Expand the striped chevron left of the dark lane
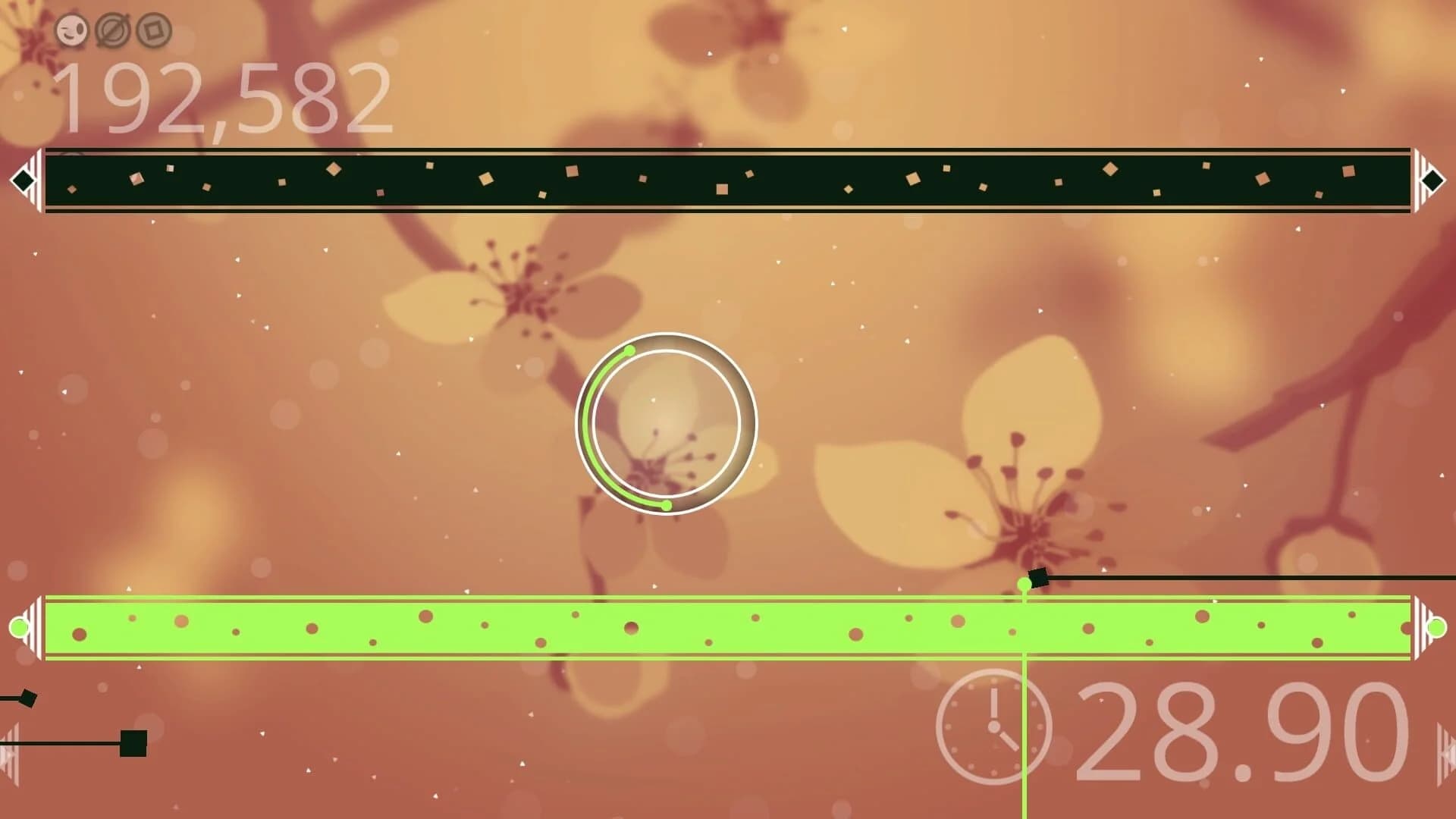 tap(37, 180)
